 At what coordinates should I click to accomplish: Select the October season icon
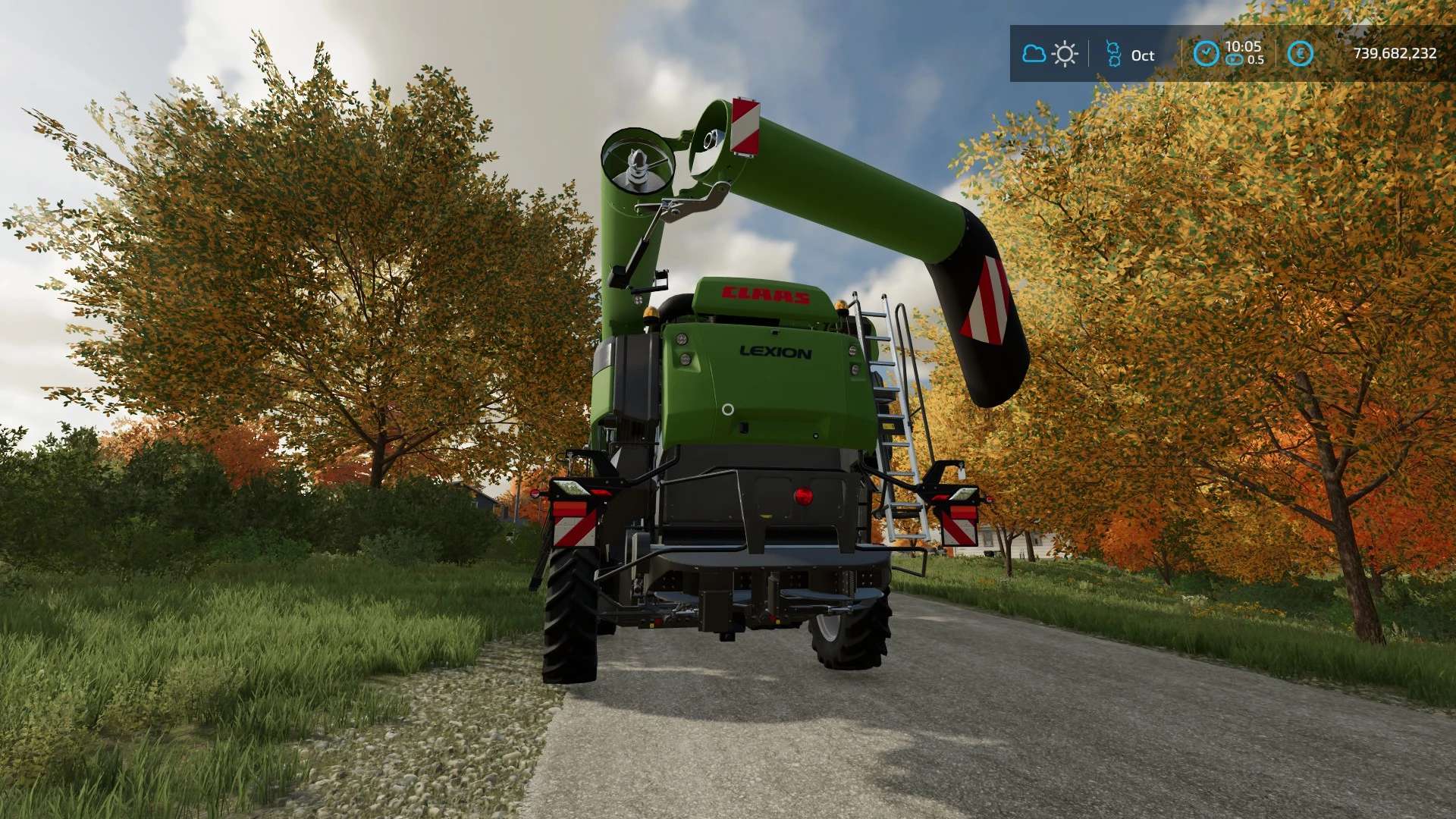tap(1113, 54)
